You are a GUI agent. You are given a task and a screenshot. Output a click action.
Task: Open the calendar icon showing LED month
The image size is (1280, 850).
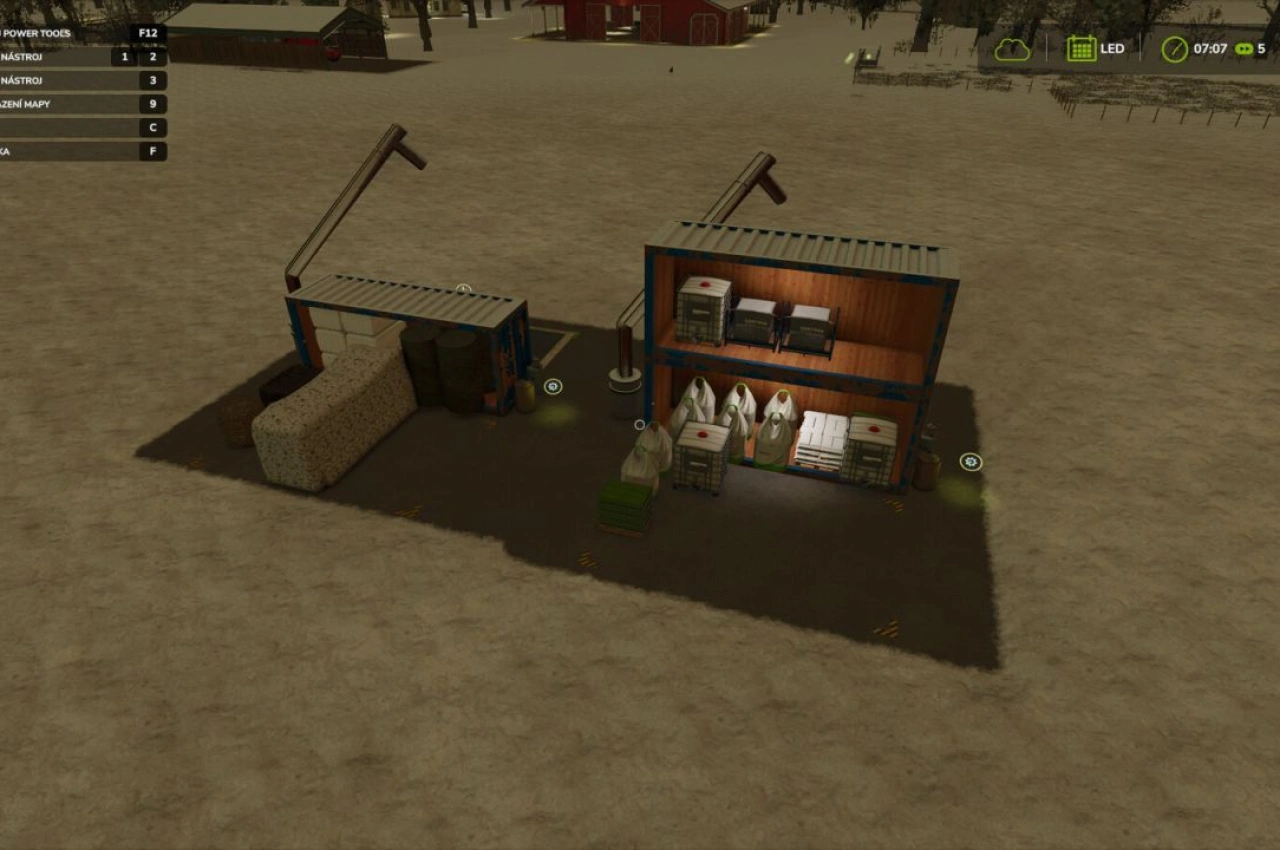[x=1082, y=47]
